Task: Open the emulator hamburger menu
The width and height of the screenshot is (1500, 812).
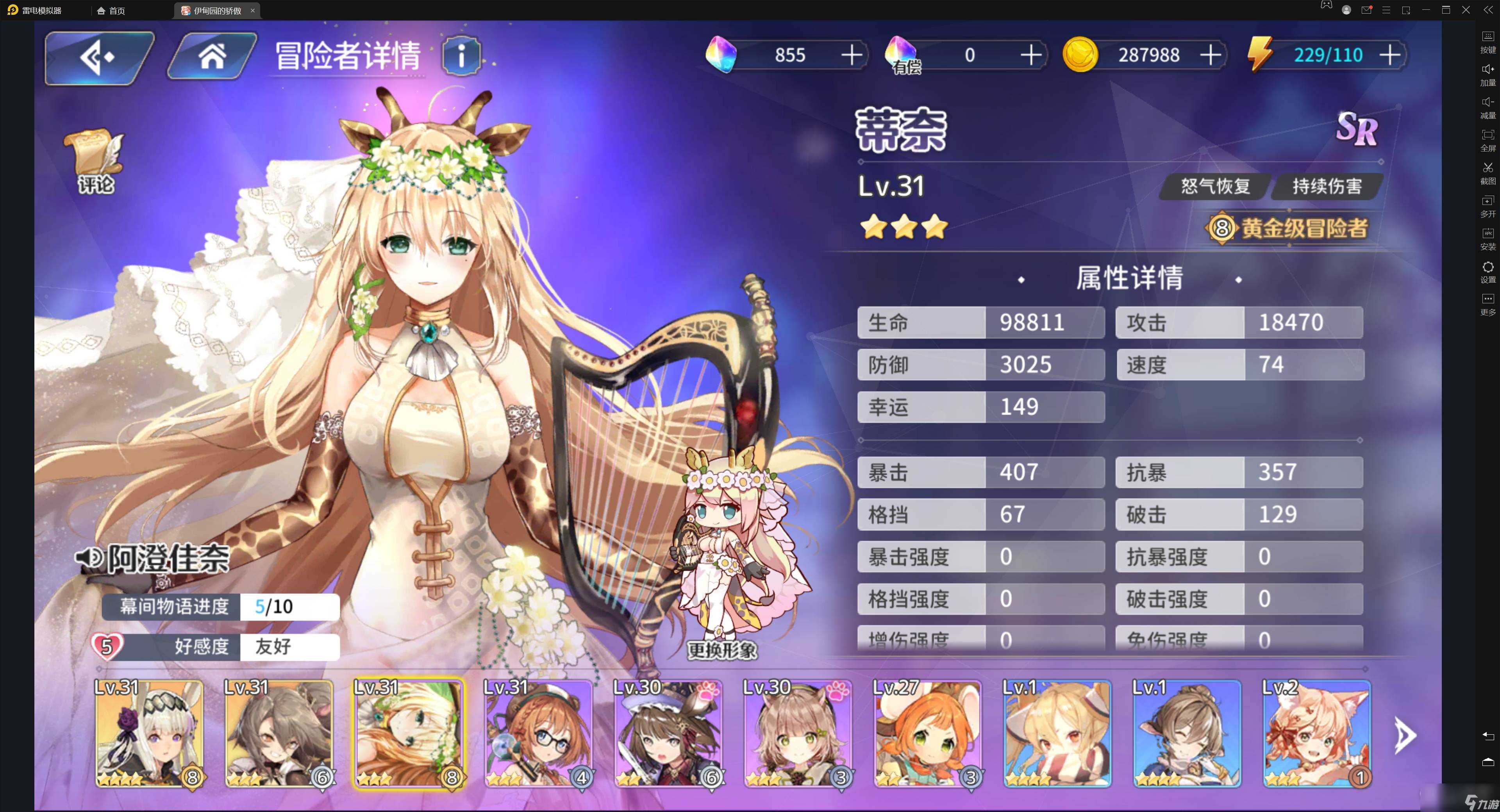Action: tap(1386, 10)
